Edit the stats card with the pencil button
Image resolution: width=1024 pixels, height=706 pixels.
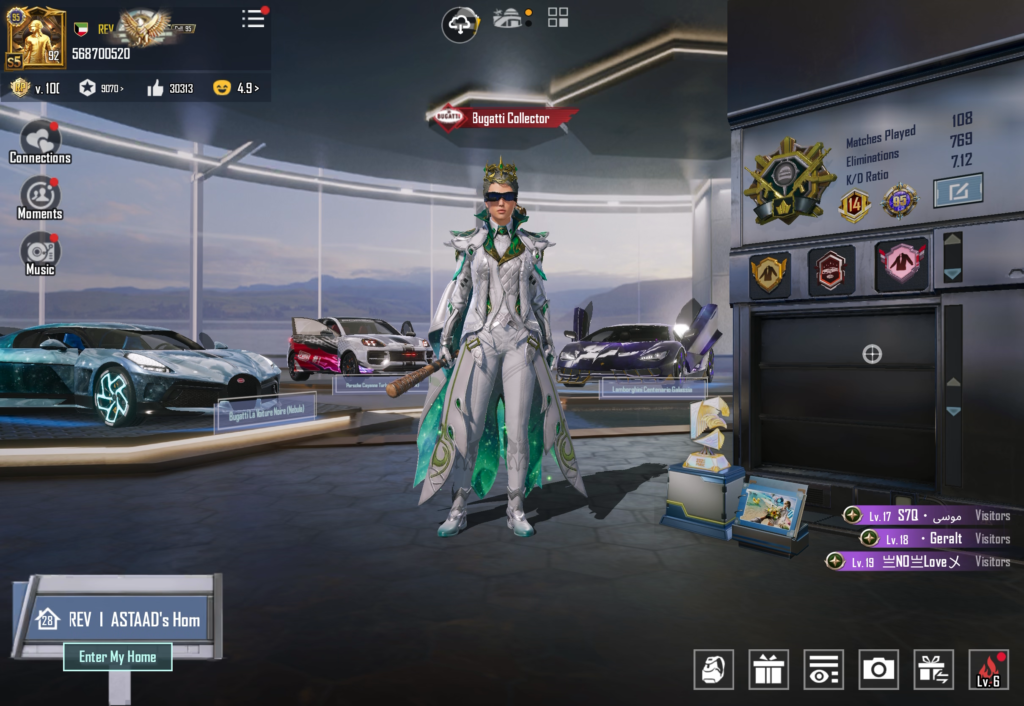[x=957, y=190]
